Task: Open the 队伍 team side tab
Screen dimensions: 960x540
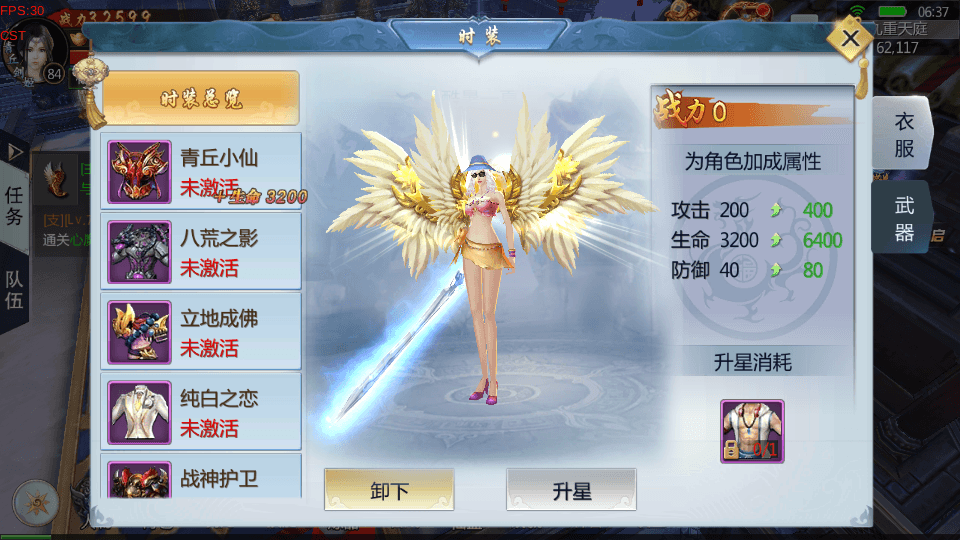Action: tap(15, 288)
